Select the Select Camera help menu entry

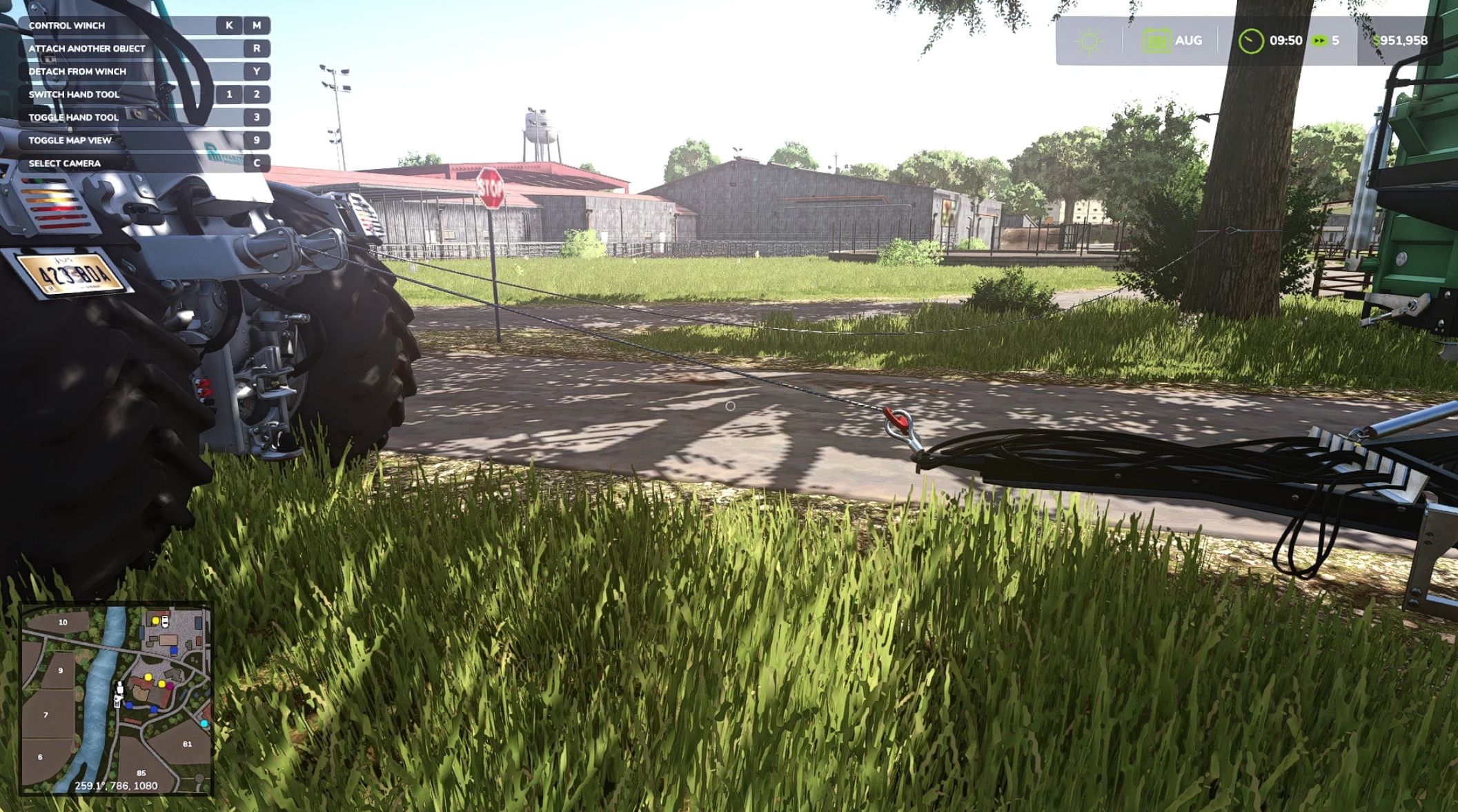pos(64,164)
